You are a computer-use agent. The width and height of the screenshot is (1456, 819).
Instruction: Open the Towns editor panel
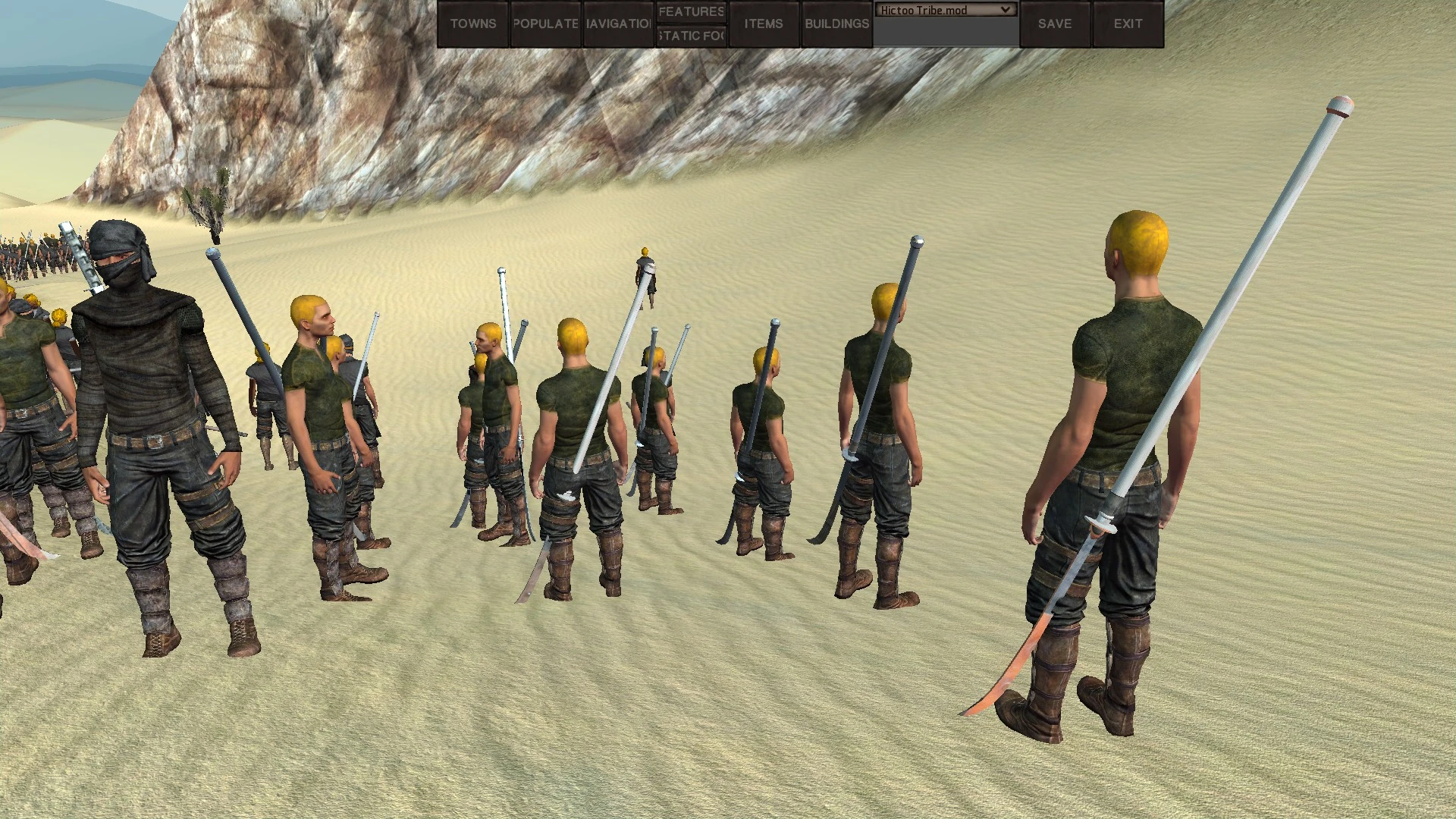coord(472,24)
